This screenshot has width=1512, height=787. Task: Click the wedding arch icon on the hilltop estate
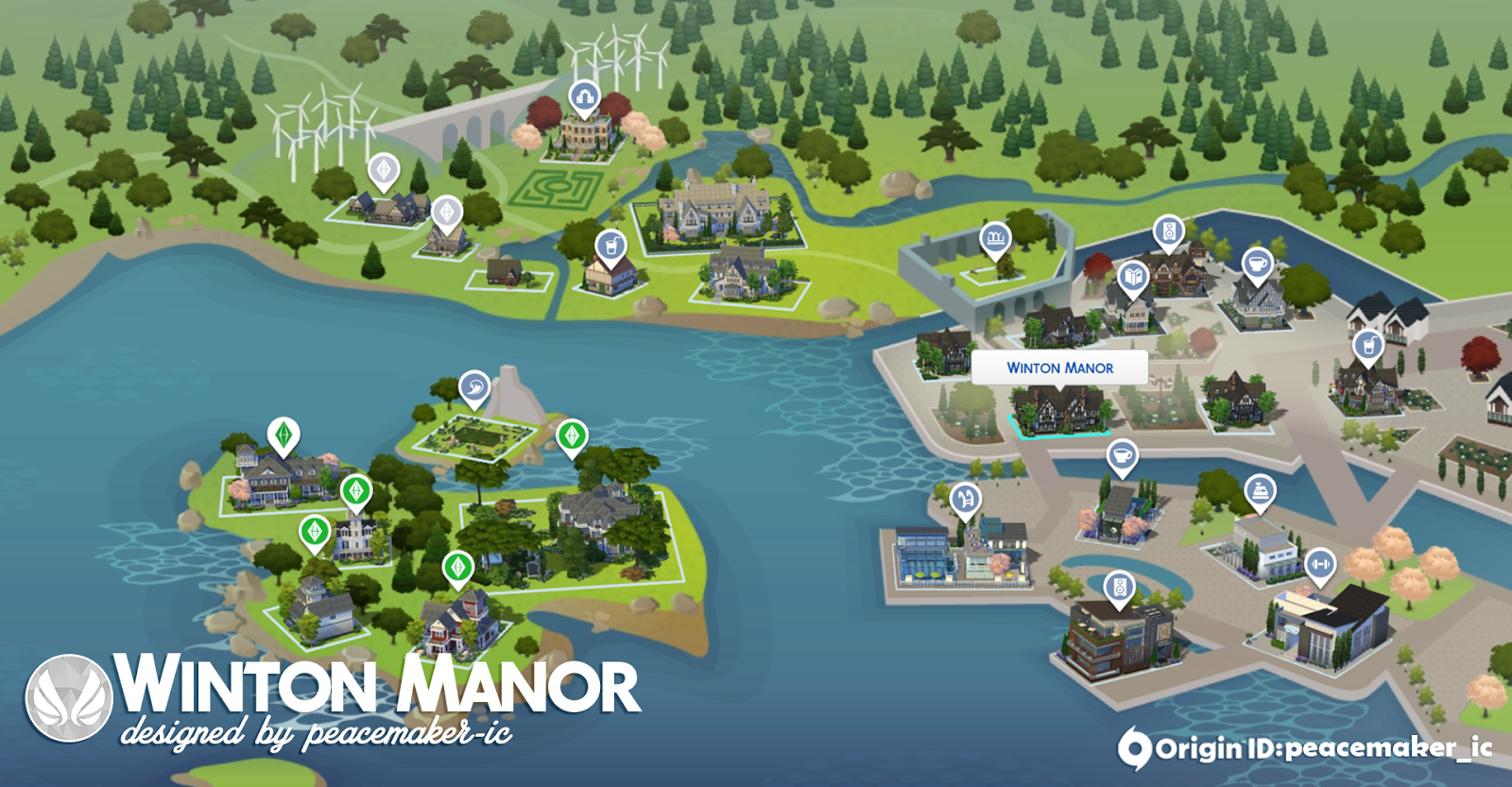tap(583, 94)
